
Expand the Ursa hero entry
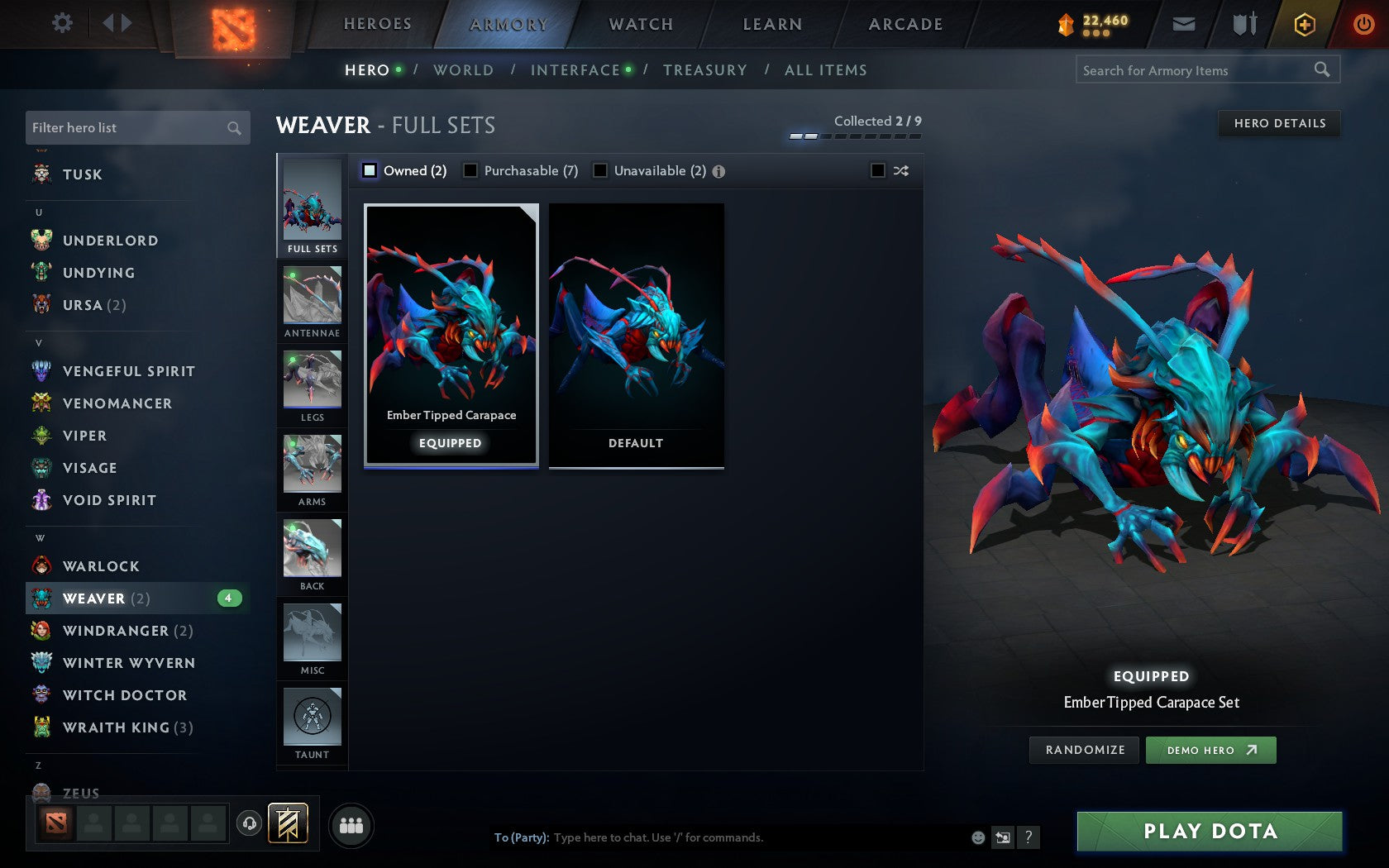92,304
